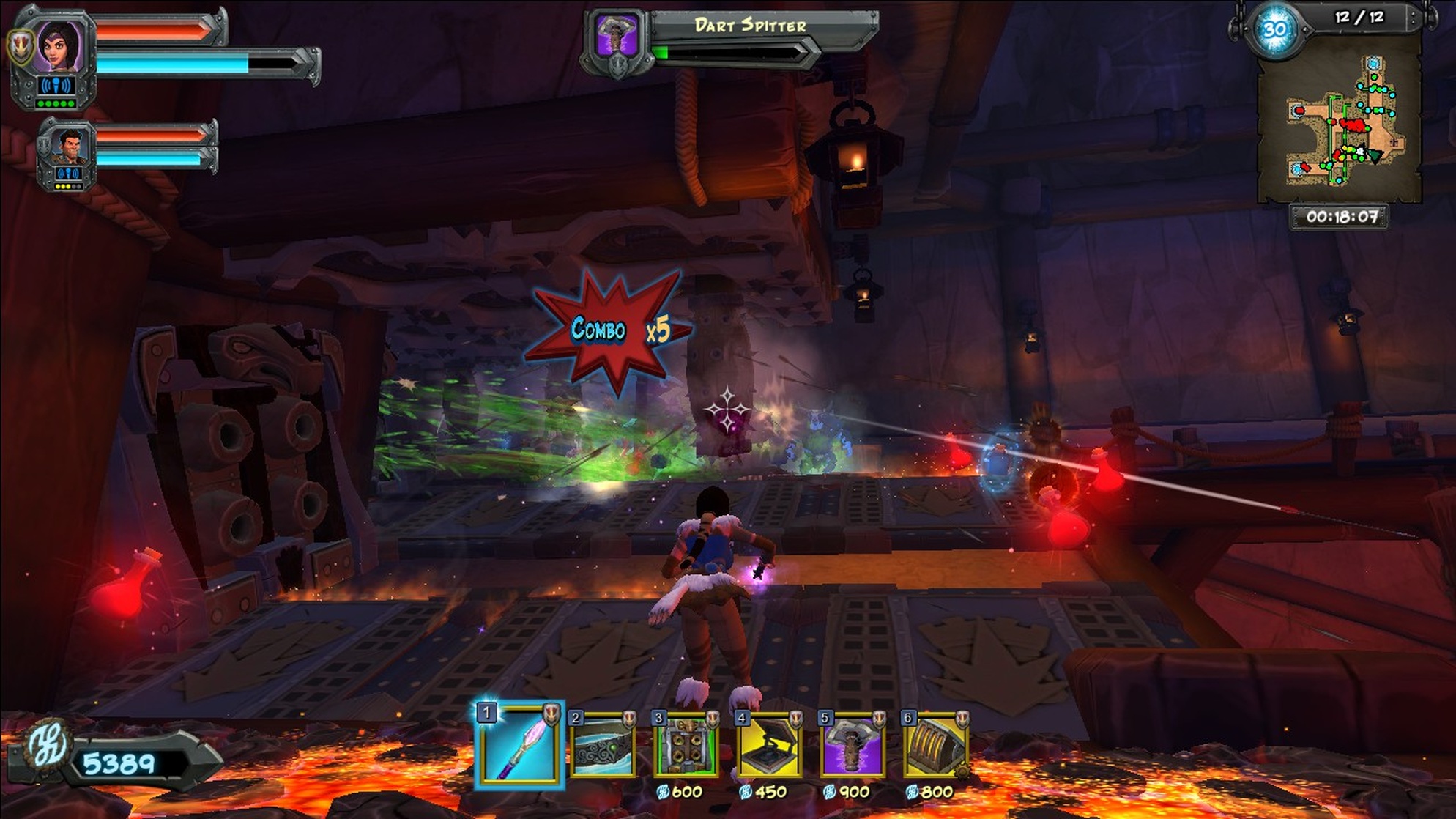This screenshot has width=1456, height=819.
Task: Click the Dart Spitter target icon
Action: click(x=615, y=34)
